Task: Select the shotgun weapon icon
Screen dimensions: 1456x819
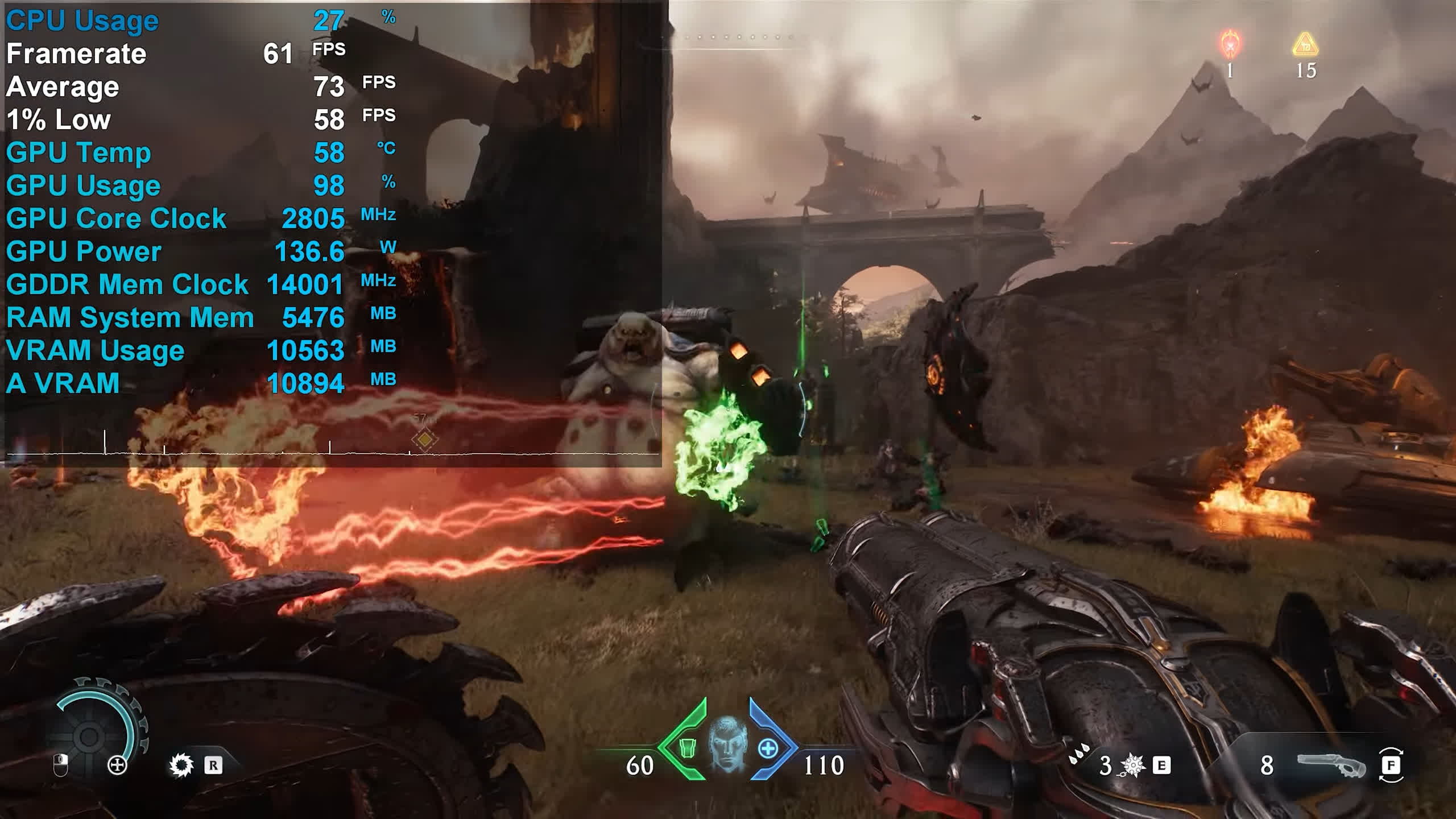Action: tap(1331, 765)
